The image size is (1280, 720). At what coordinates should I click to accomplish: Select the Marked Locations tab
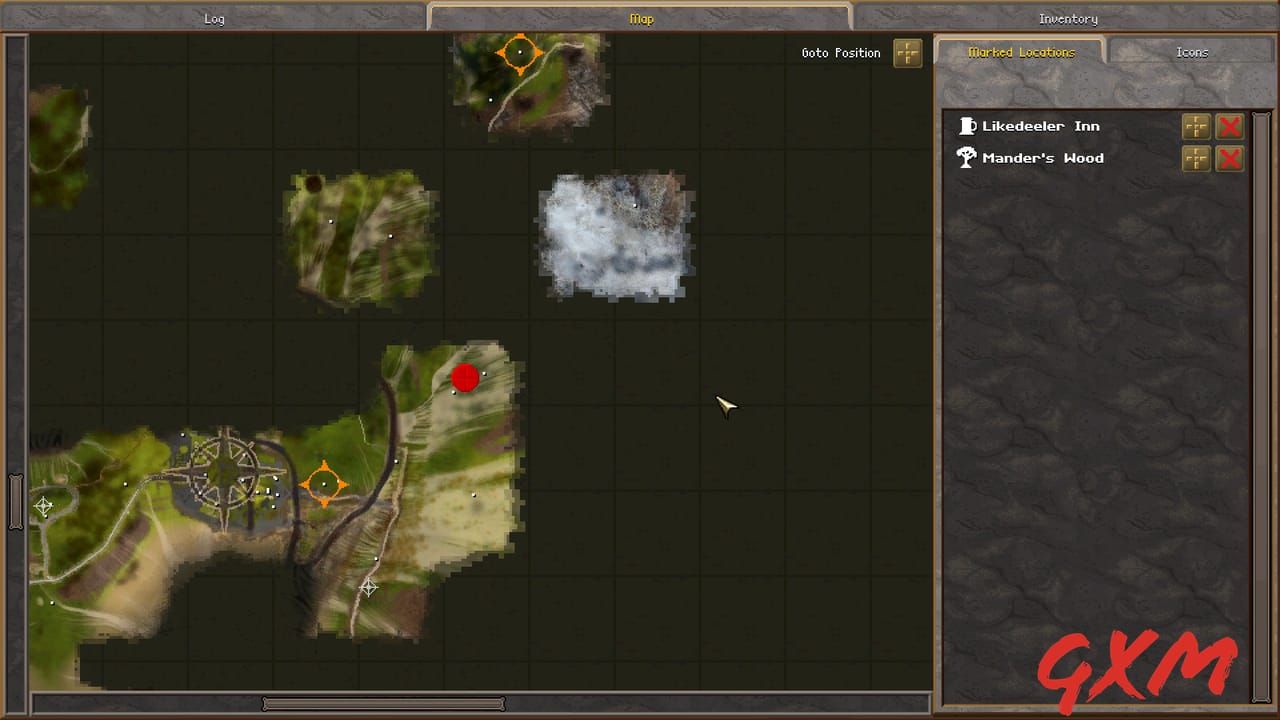click(1020, 51)
